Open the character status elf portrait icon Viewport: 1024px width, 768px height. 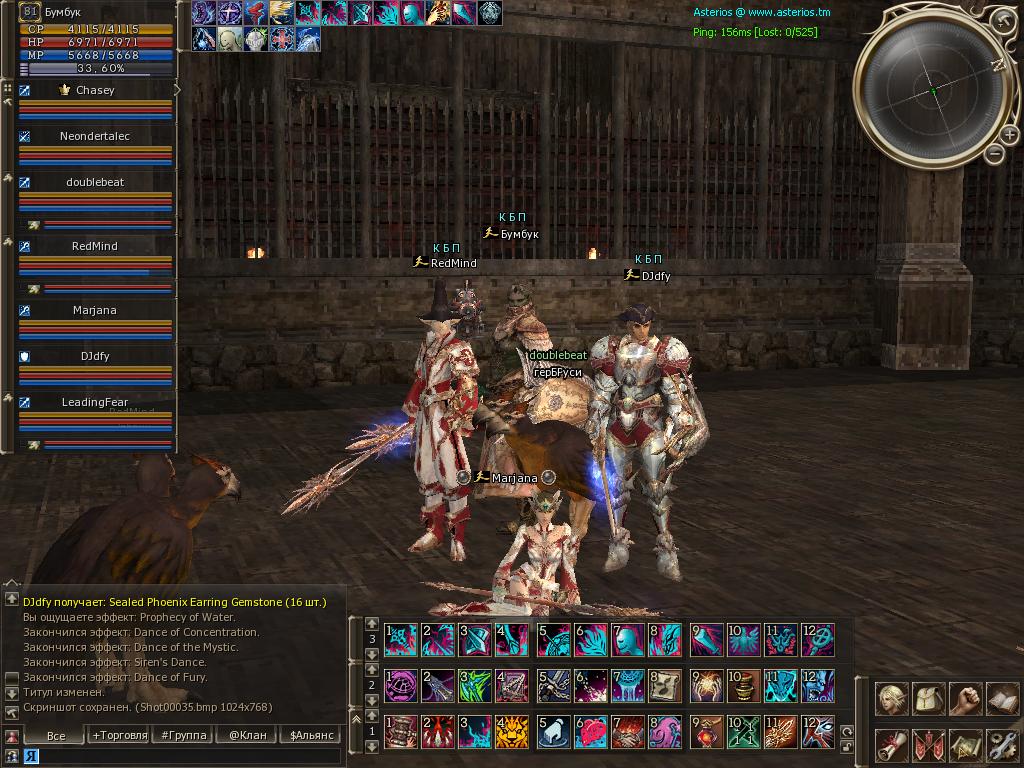coord(893,699)
